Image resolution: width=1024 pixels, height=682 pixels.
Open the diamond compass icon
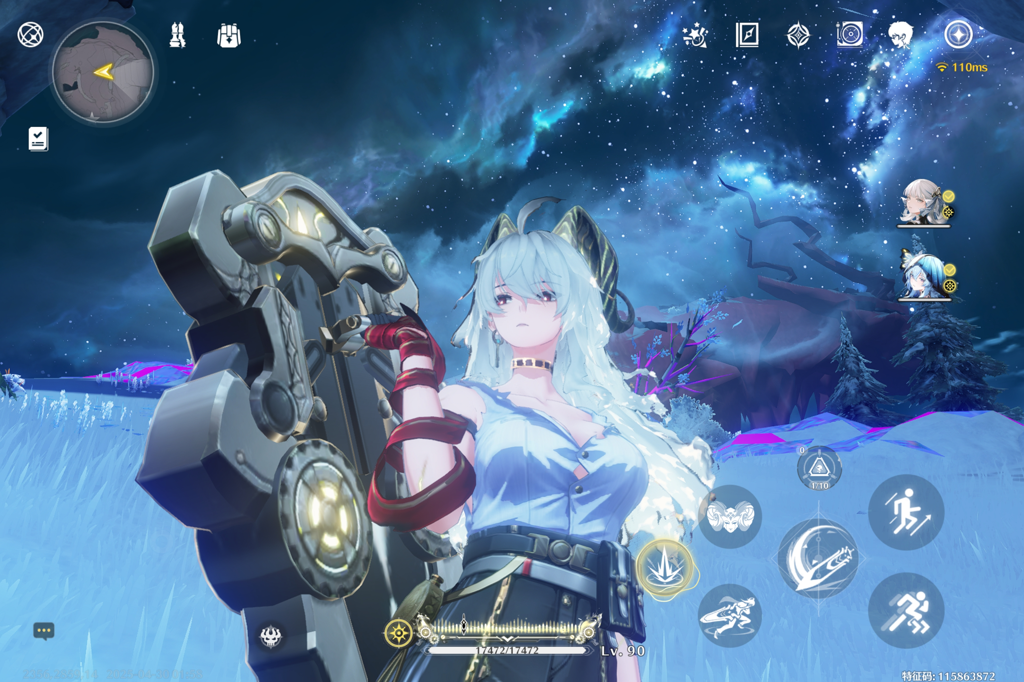coord(798,36)
